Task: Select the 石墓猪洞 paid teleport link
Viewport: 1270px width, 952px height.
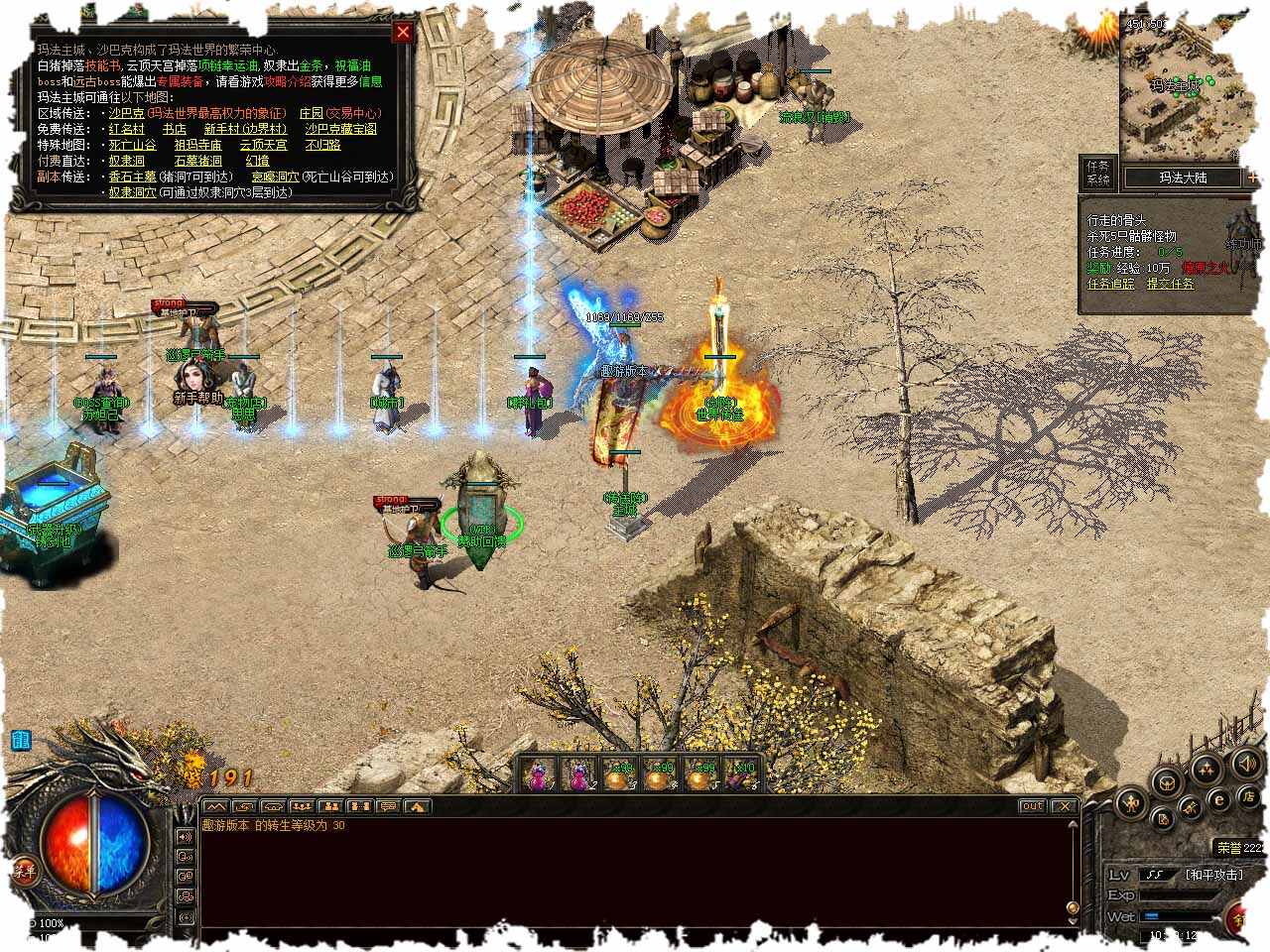Action: point(197,161)
